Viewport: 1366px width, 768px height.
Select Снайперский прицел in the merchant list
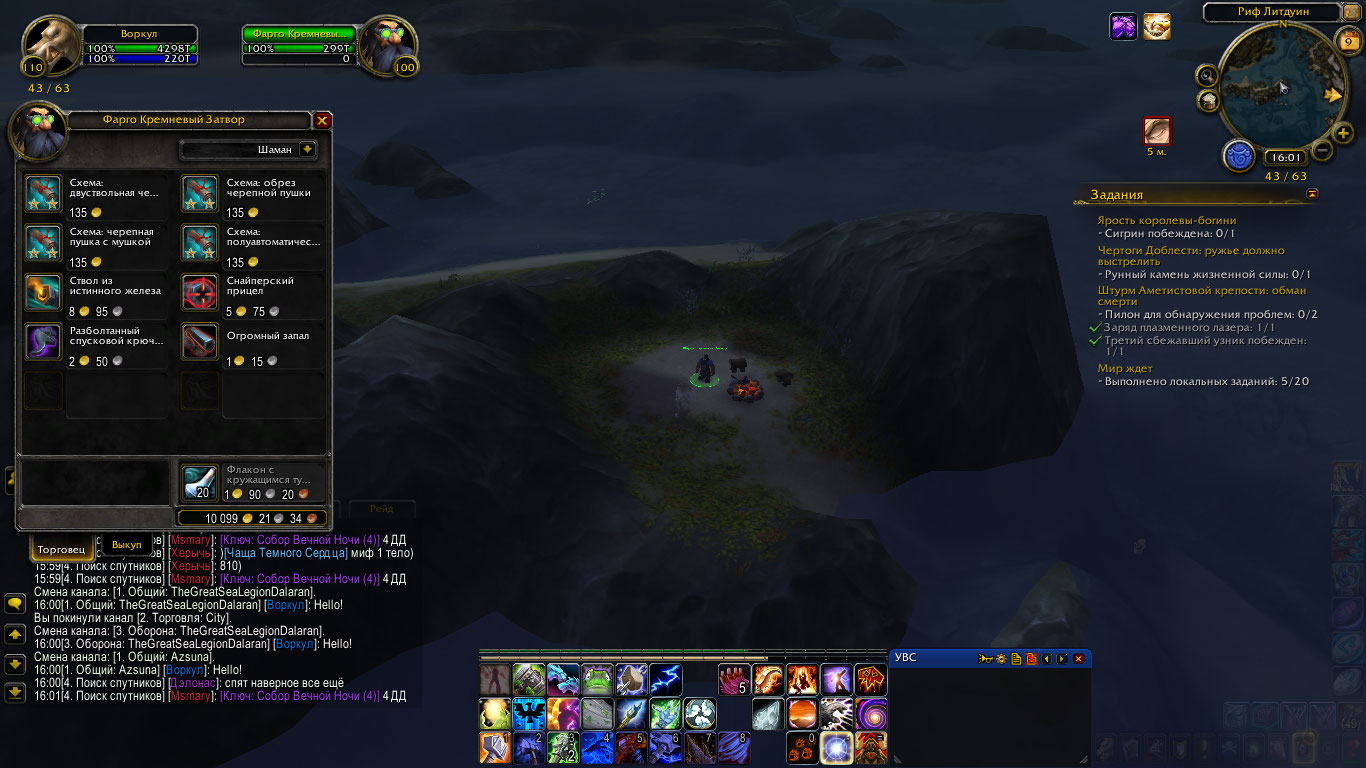200,293
